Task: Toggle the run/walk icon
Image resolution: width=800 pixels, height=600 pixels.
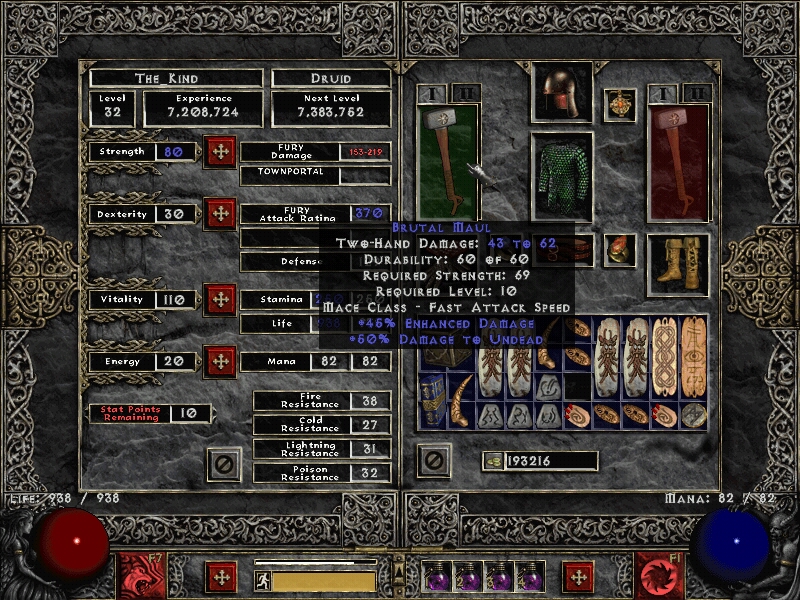Action: pyautogui.click(x=262, y=581)
